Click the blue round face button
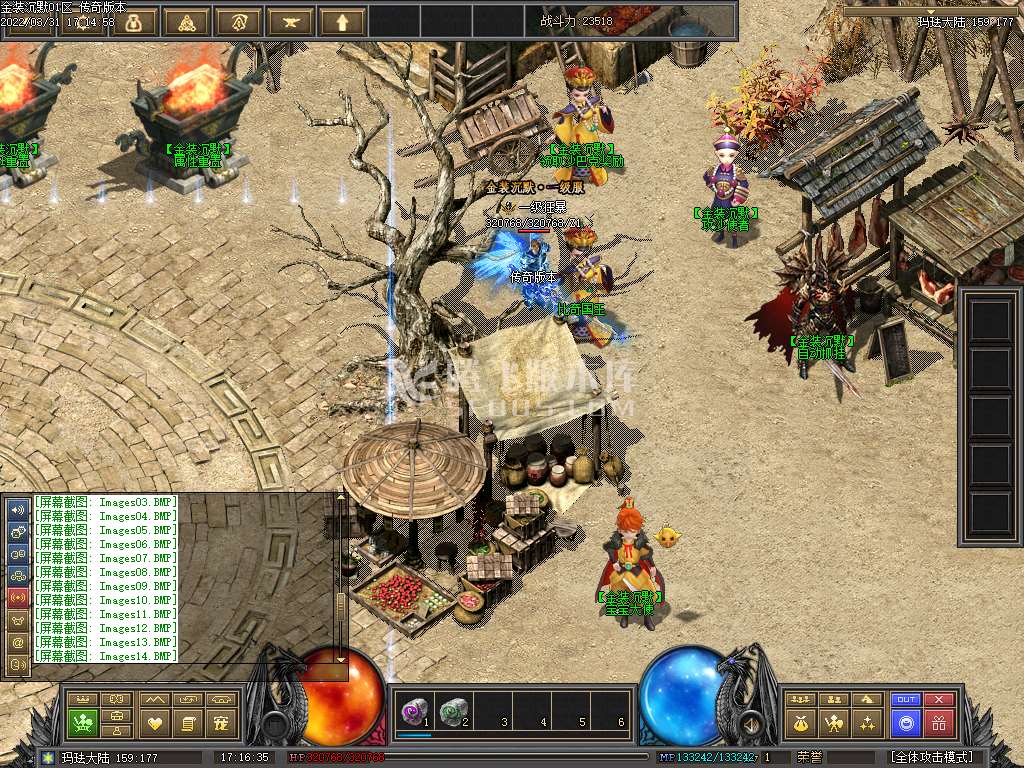The height and width of the screenshot is (768, 1024). pyautogui.click(x=905, y=722)
